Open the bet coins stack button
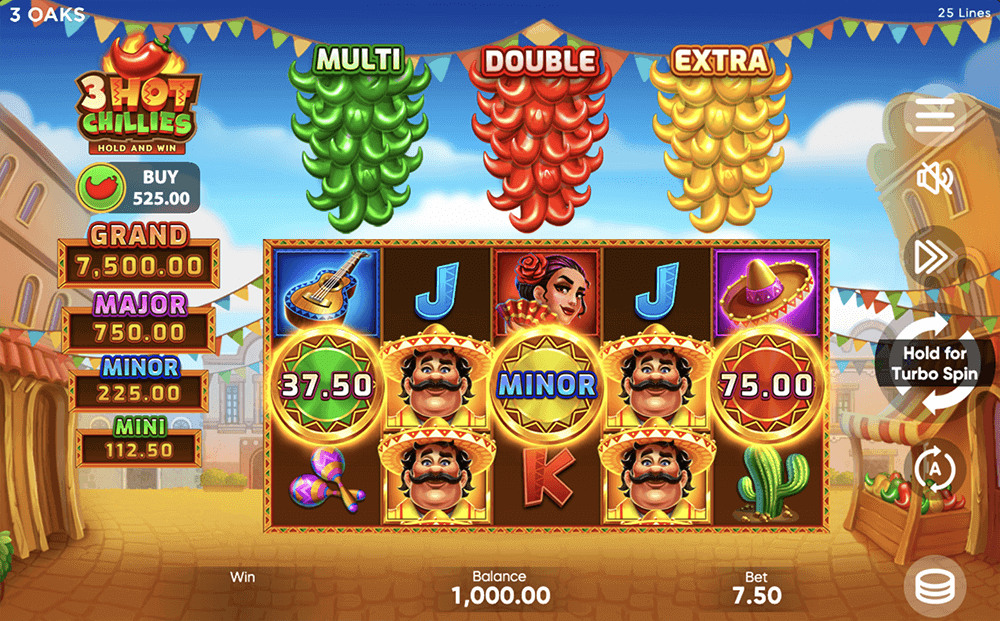Image resolution: width=1000 pixels, height=621 pixels. click(934, 587)
